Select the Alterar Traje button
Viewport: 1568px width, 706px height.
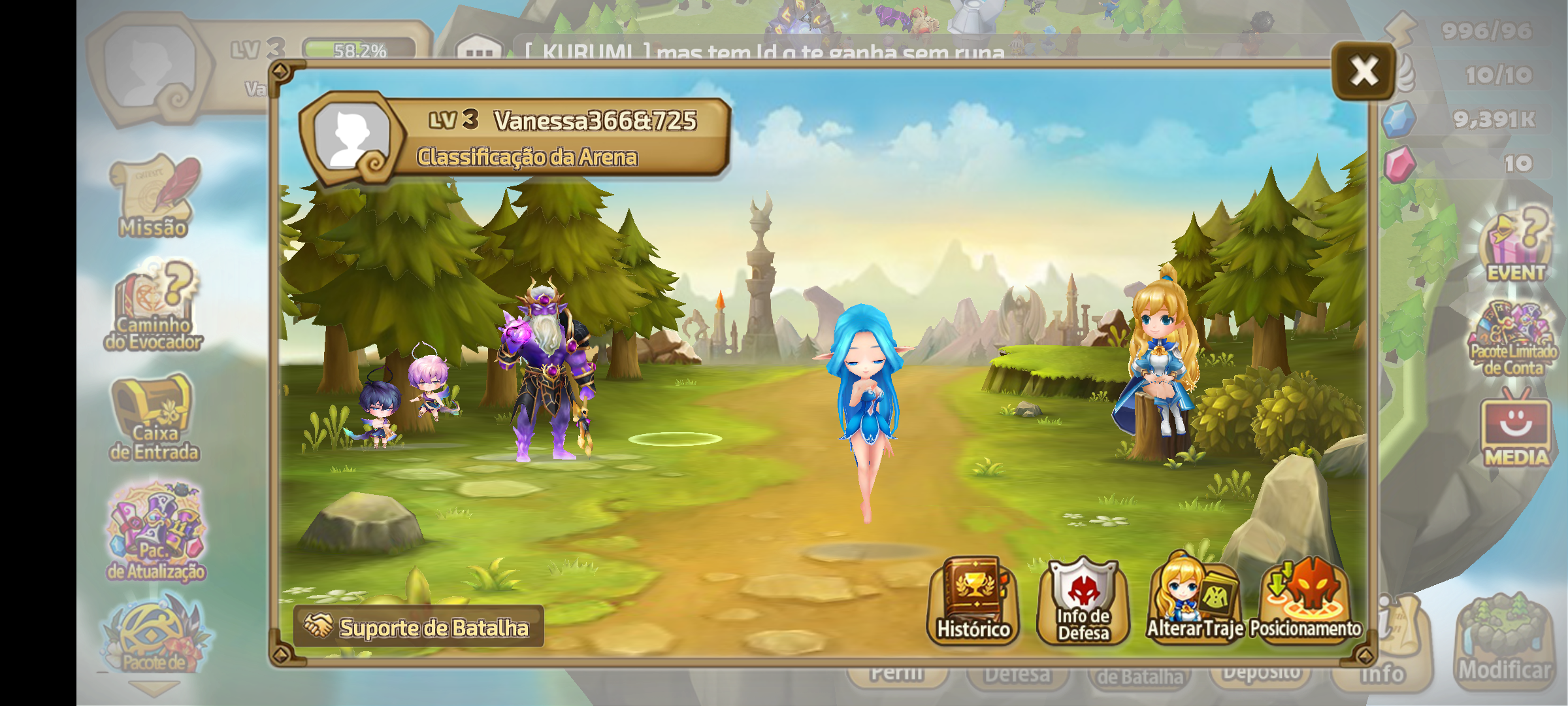(1194, 601)
